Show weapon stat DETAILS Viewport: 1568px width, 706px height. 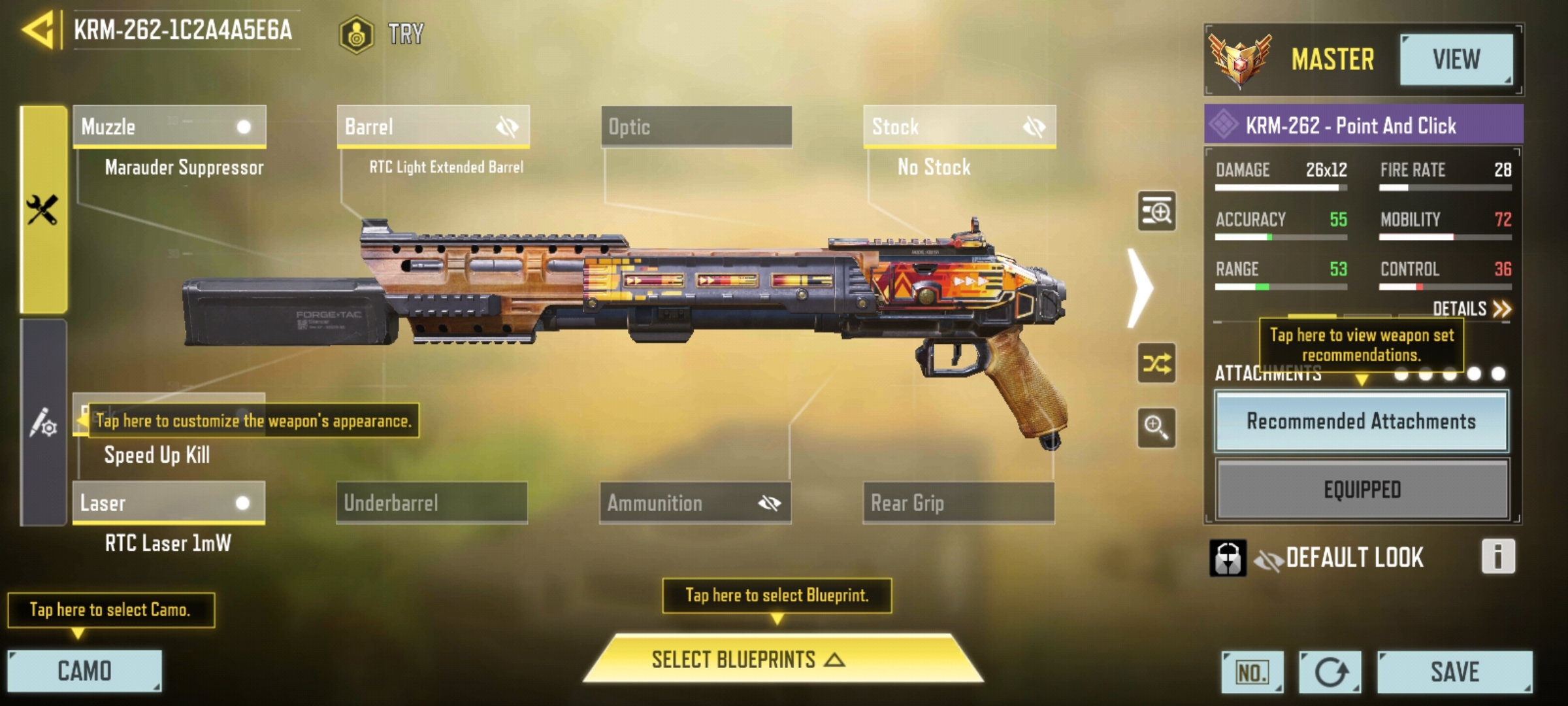pos(1471,309)
